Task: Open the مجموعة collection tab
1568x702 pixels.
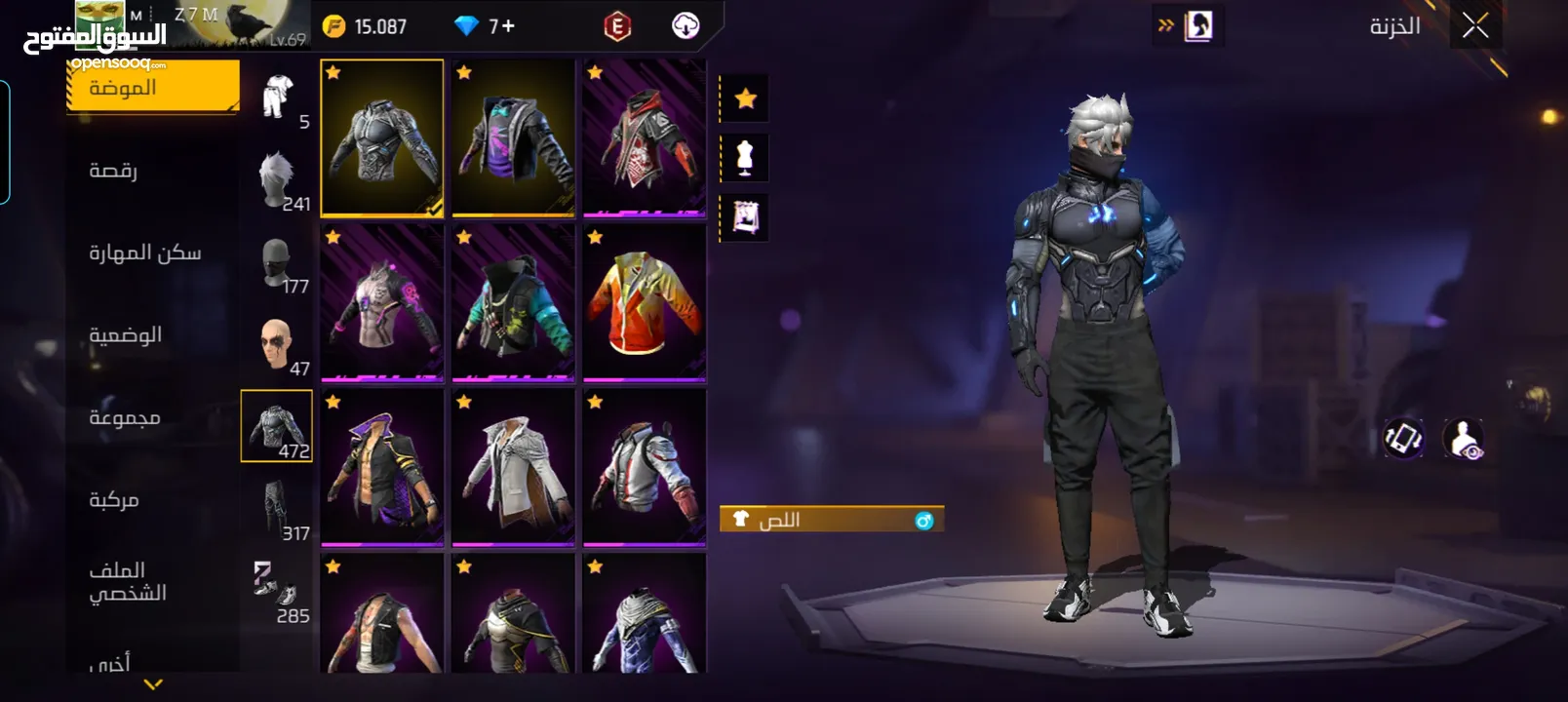Action: click(125, 417)
